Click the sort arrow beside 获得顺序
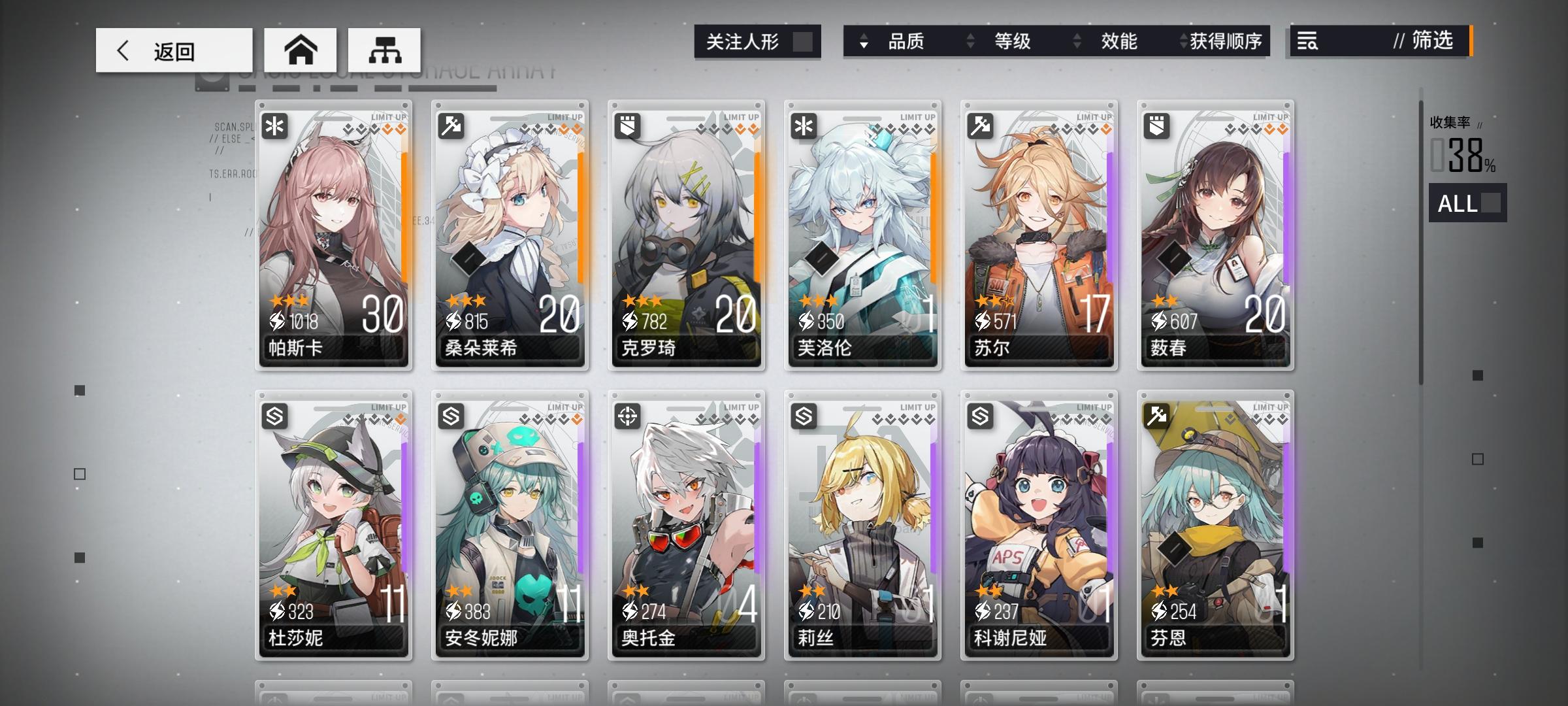1568x706 pixels. click(x=1183, y=41)
